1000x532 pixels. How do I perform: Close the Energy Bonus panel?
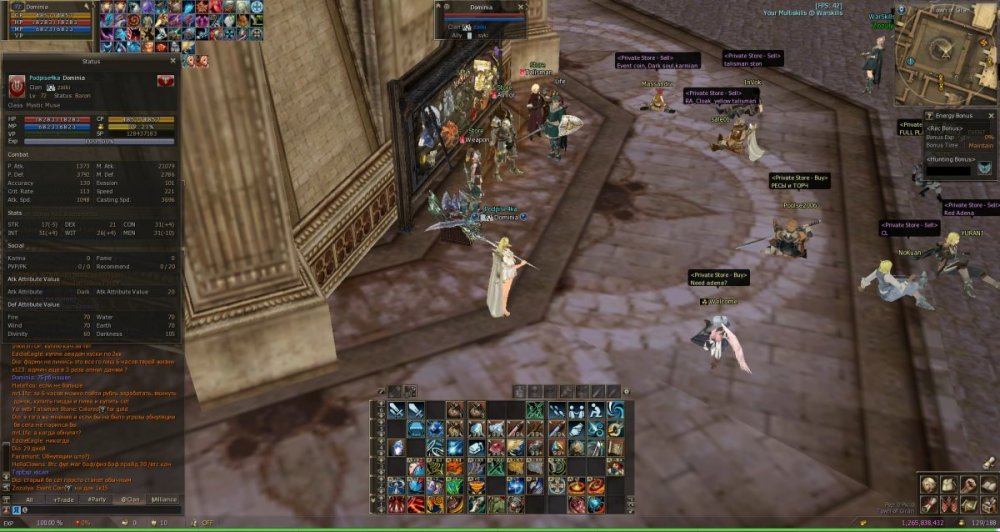coord(990,116)
